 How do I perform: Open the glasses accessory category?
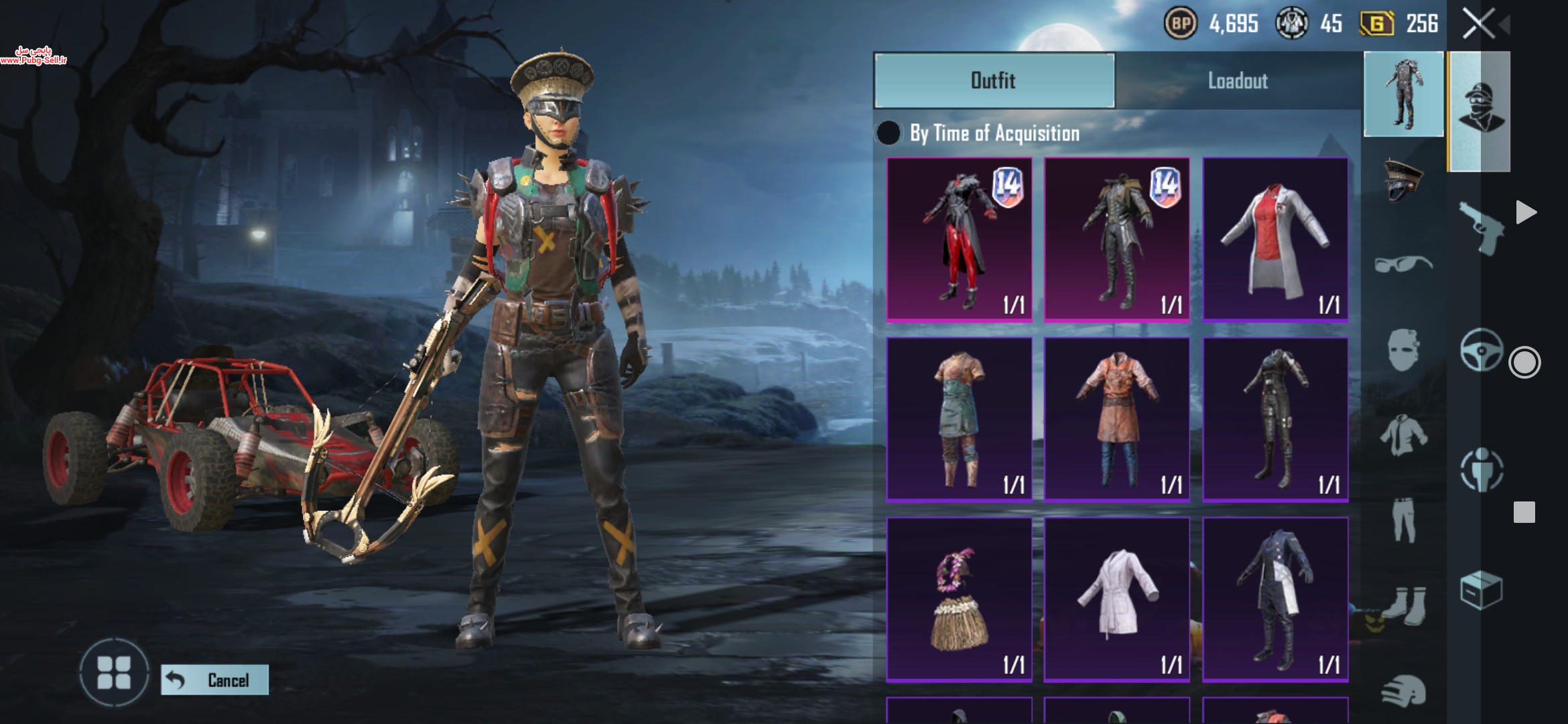tap(1403, 264)
